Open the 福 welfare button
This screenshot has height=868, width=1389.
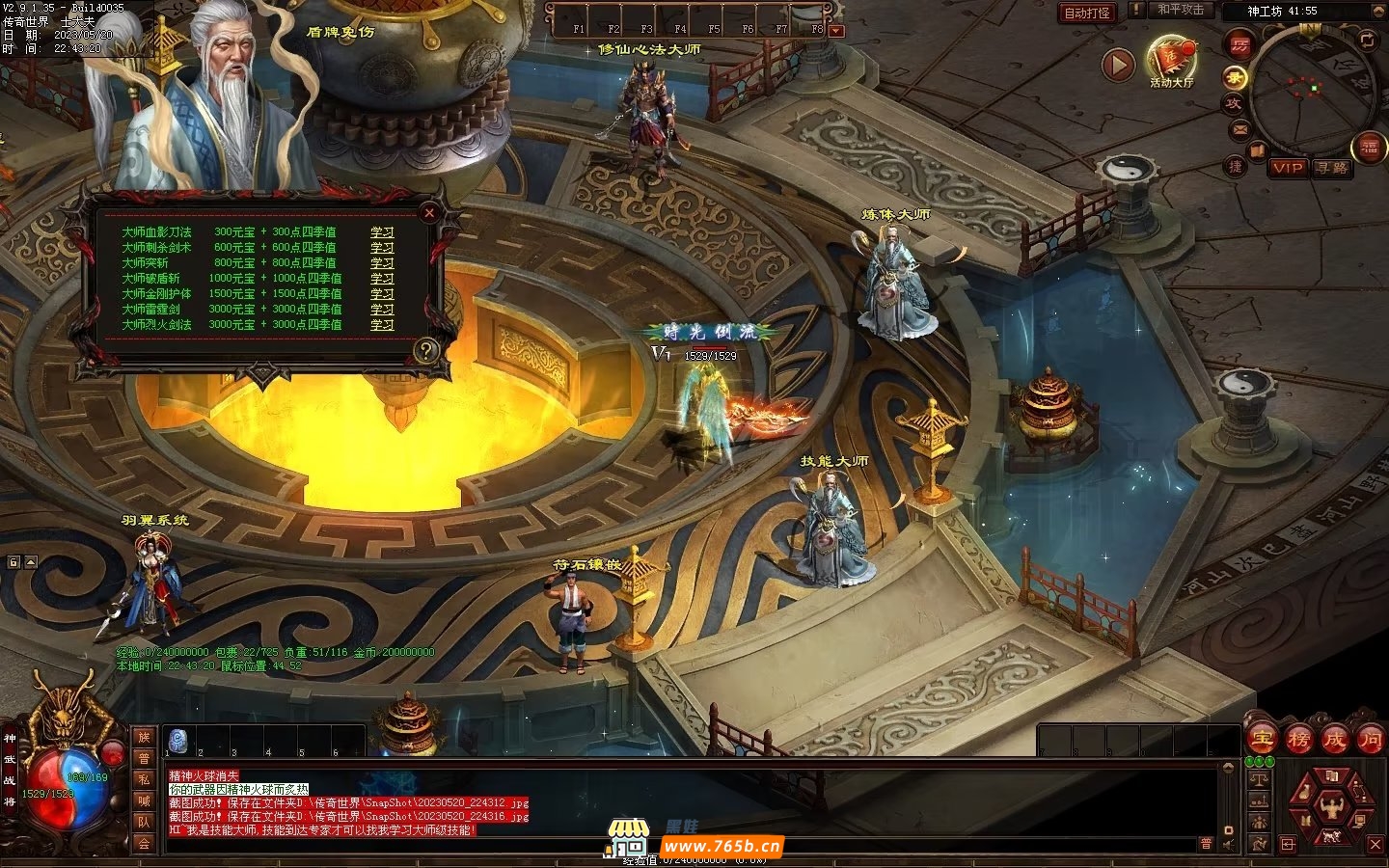coord(1369,148)
